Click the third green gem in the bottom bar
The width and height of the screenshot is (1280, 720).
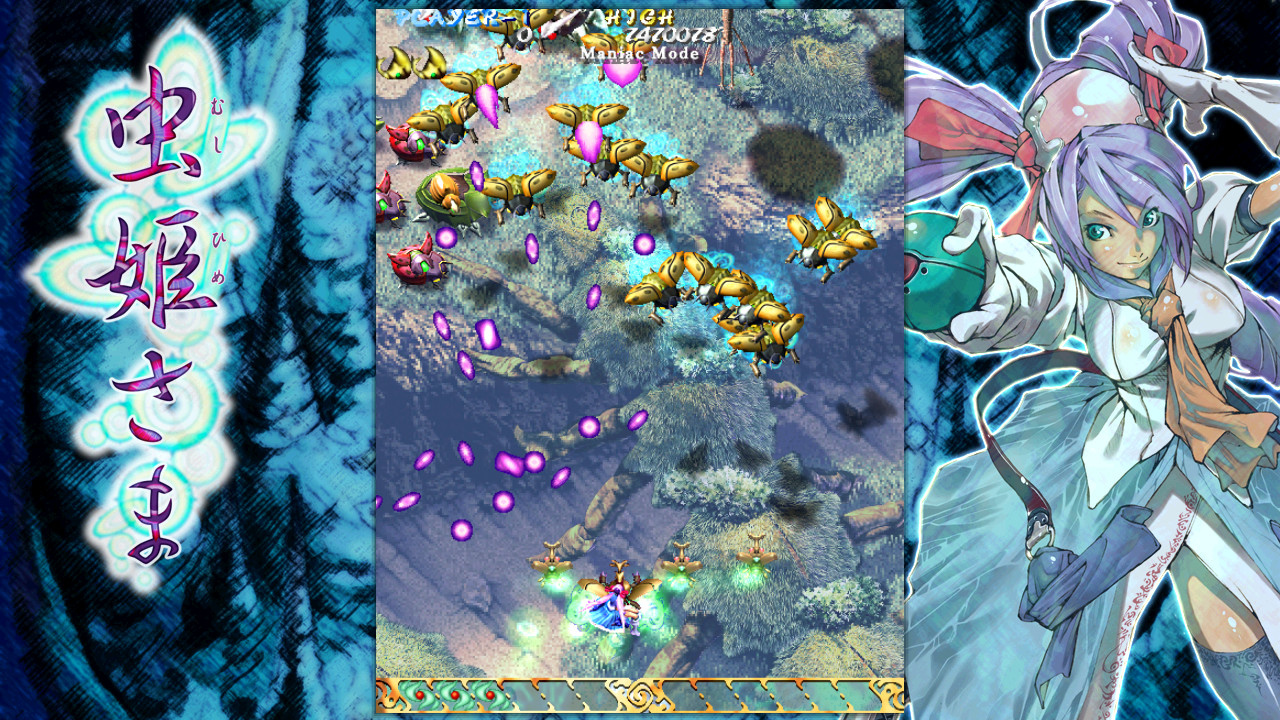(488, 695)
